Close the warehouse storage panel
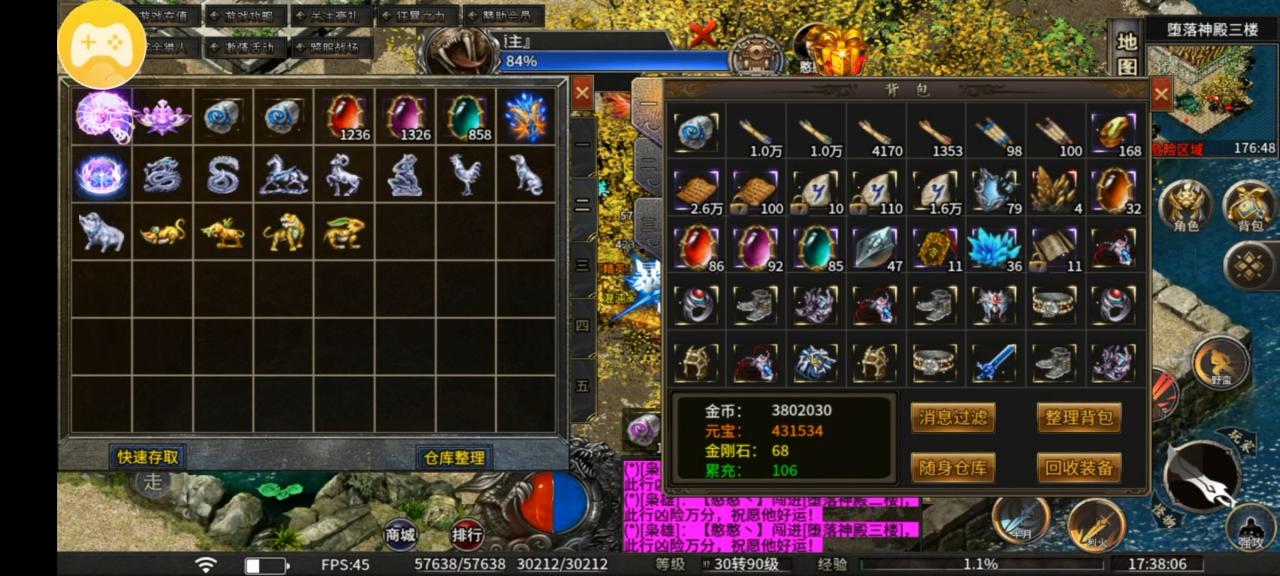The height and width of the screenshot is (576, 1280). point(582,93)
